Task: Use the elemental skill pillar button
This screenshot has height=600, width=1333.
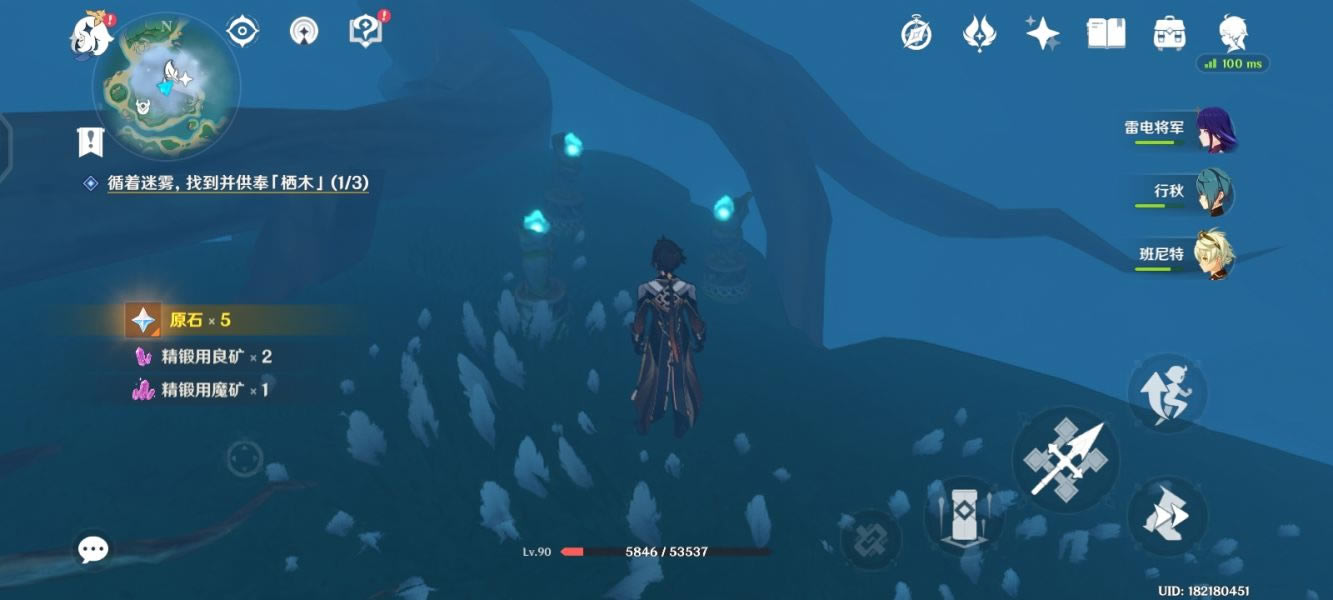Action: [x=964, y=515]
